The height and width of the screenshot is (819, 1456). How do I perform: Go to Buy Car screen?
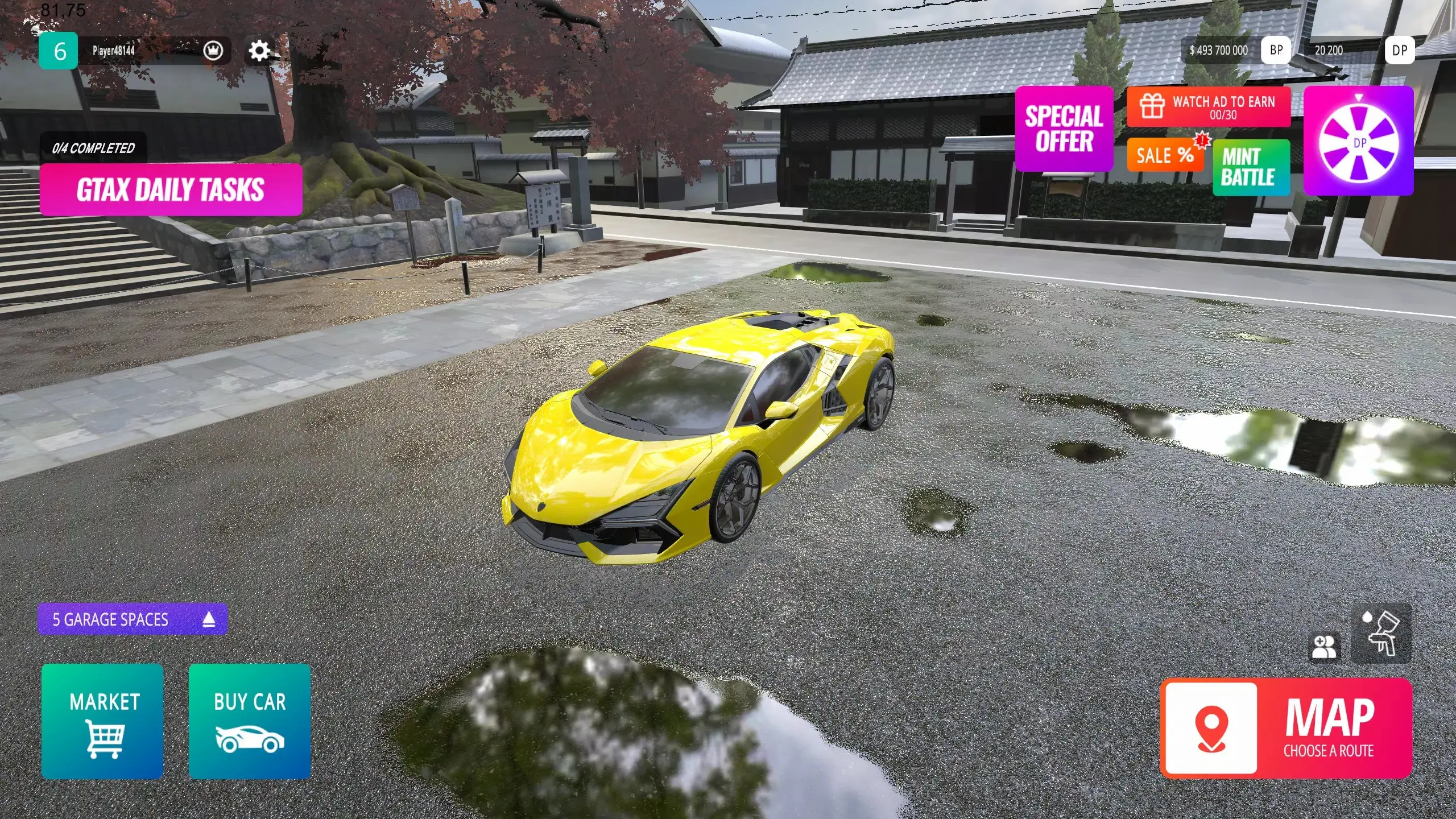tap(250, 721)
